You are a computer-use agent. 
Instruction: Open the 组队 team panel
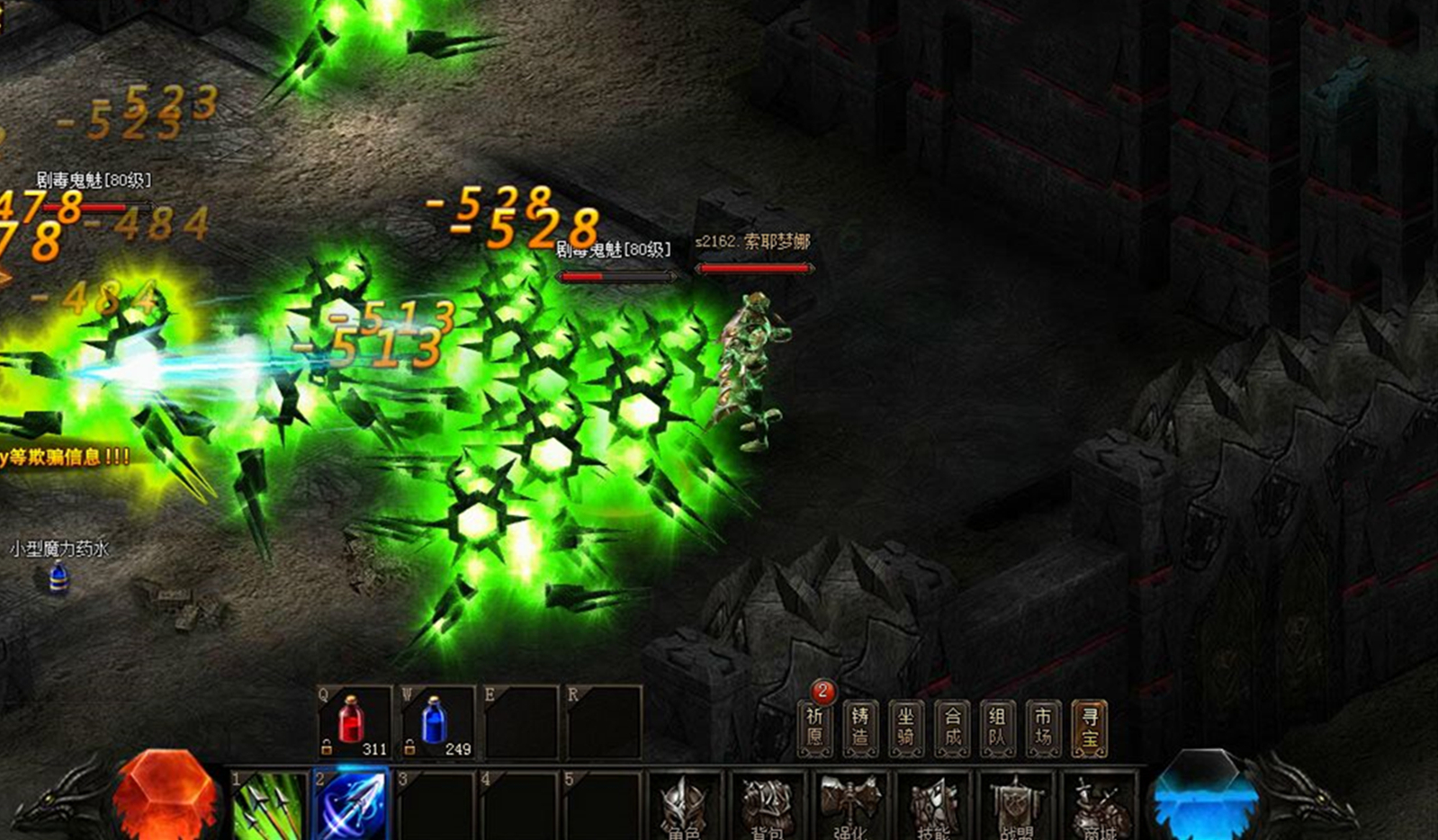tap(997, 728)
